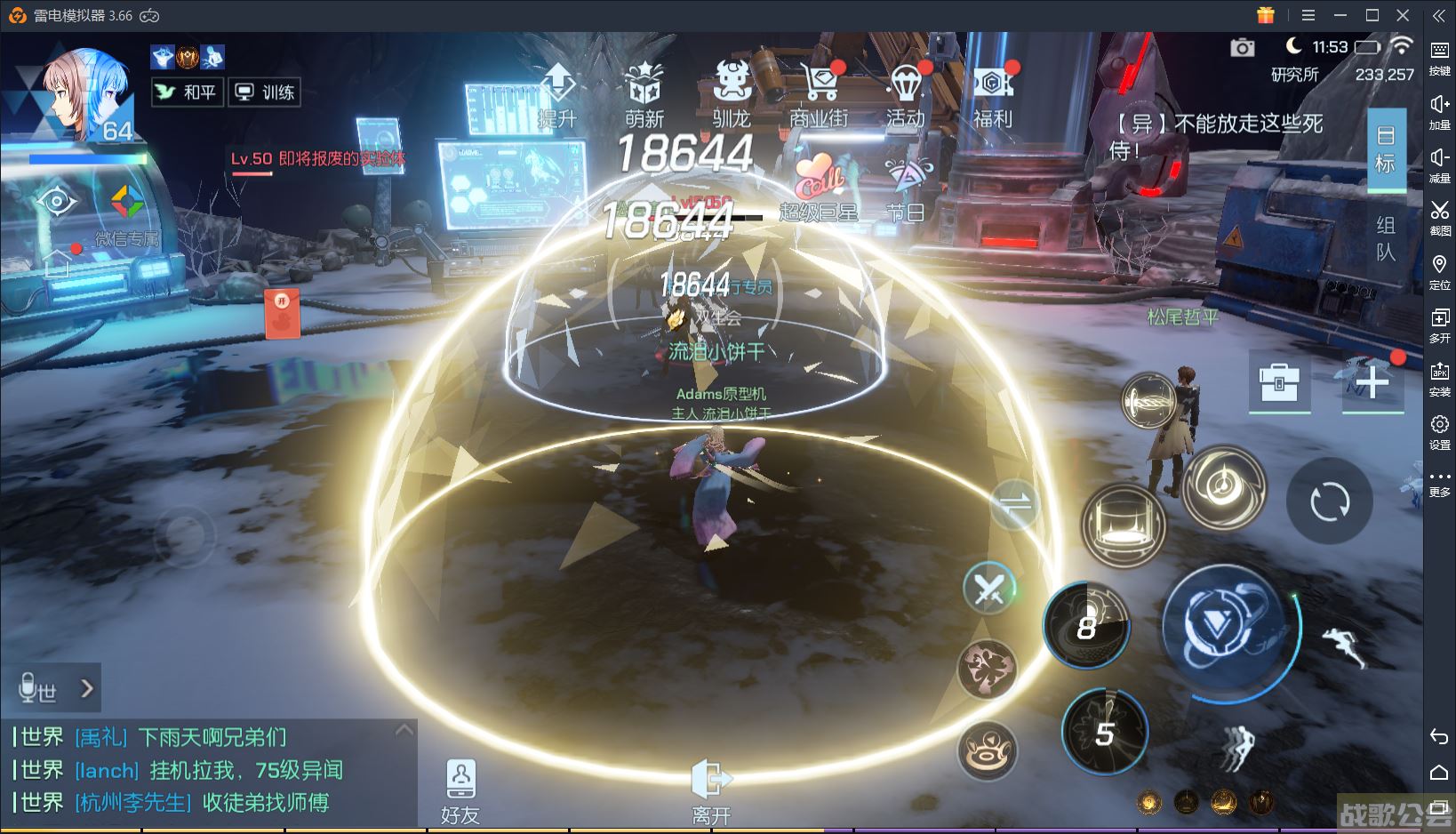Open the 商业街 shopping street
Viewport: 1456px width, 834px height.
pos(819,94)
